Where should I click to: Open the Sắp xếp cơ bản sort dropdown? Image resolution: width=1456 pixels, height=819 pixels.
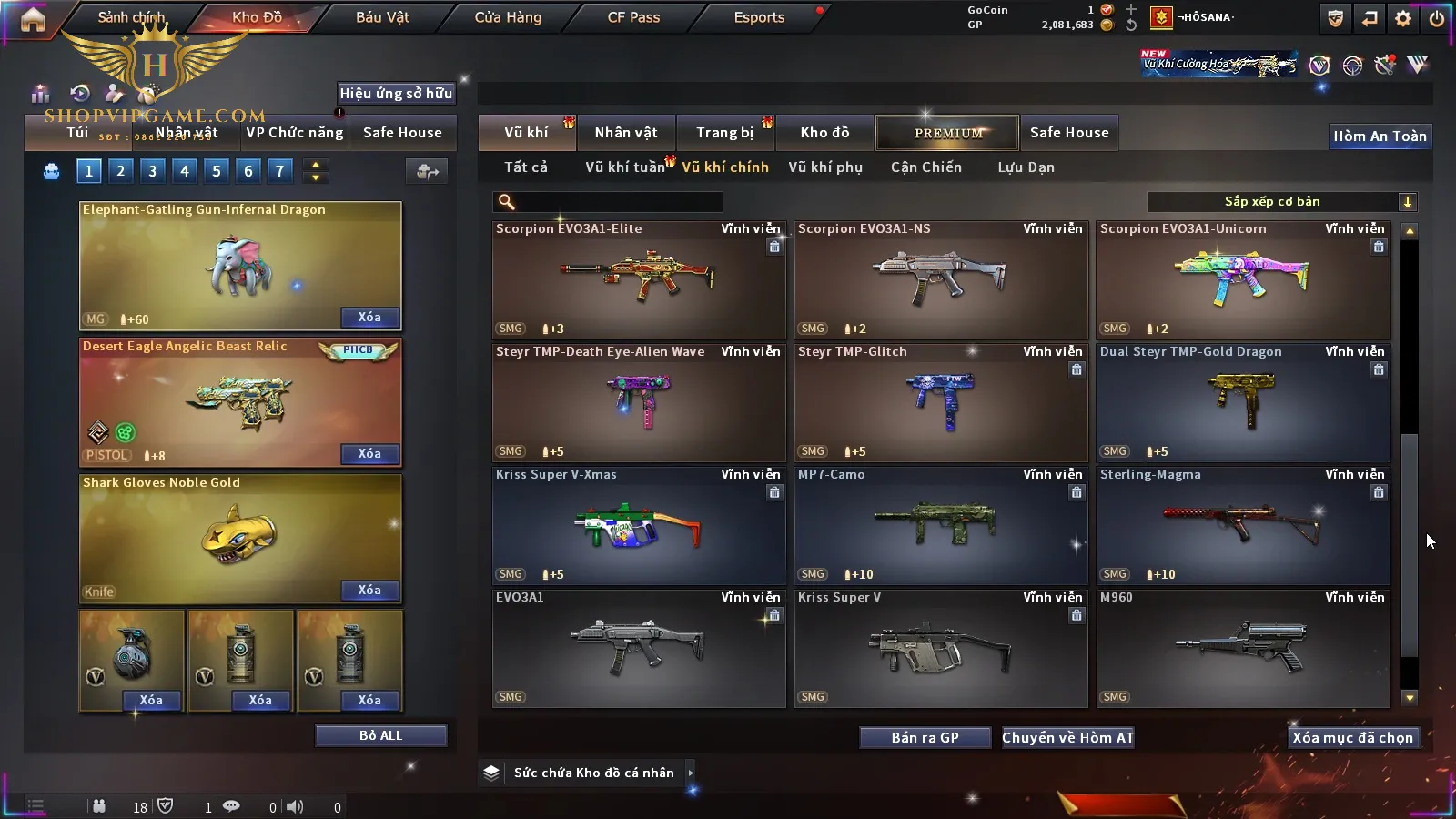(x=1281, y=202)
